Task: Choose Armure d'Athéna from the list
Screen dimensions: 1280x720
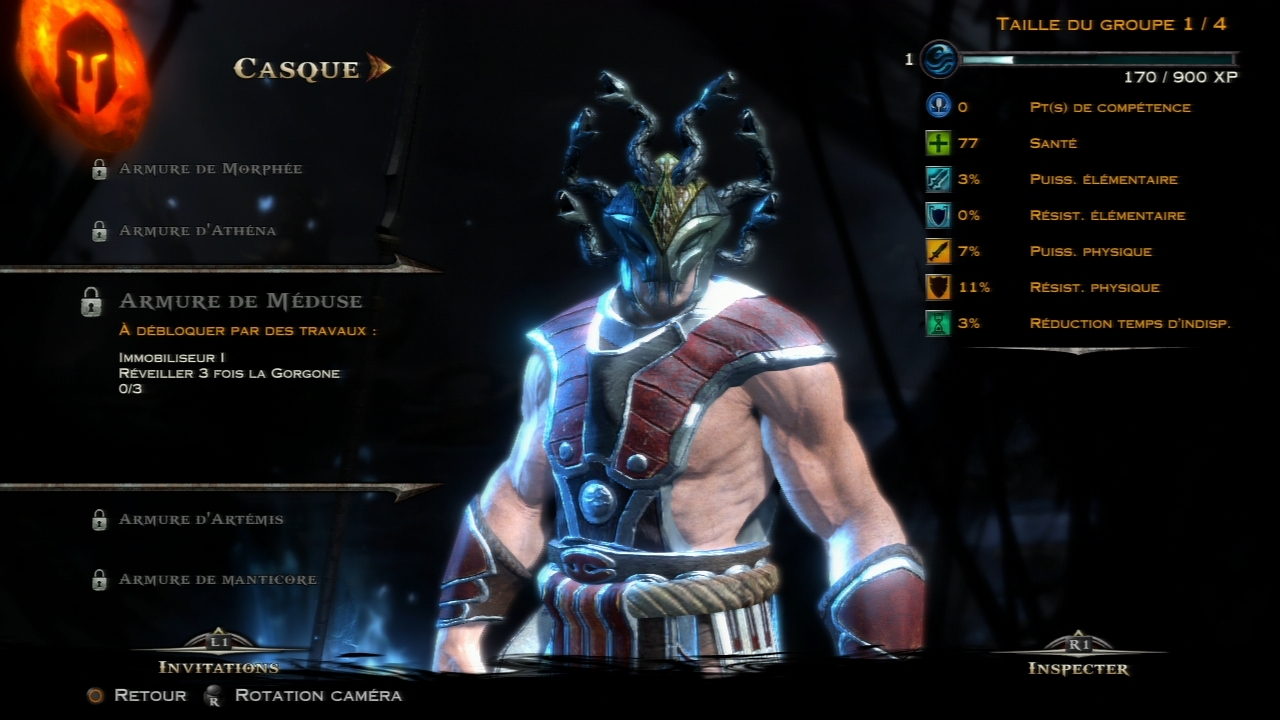Action: [197, 231]
